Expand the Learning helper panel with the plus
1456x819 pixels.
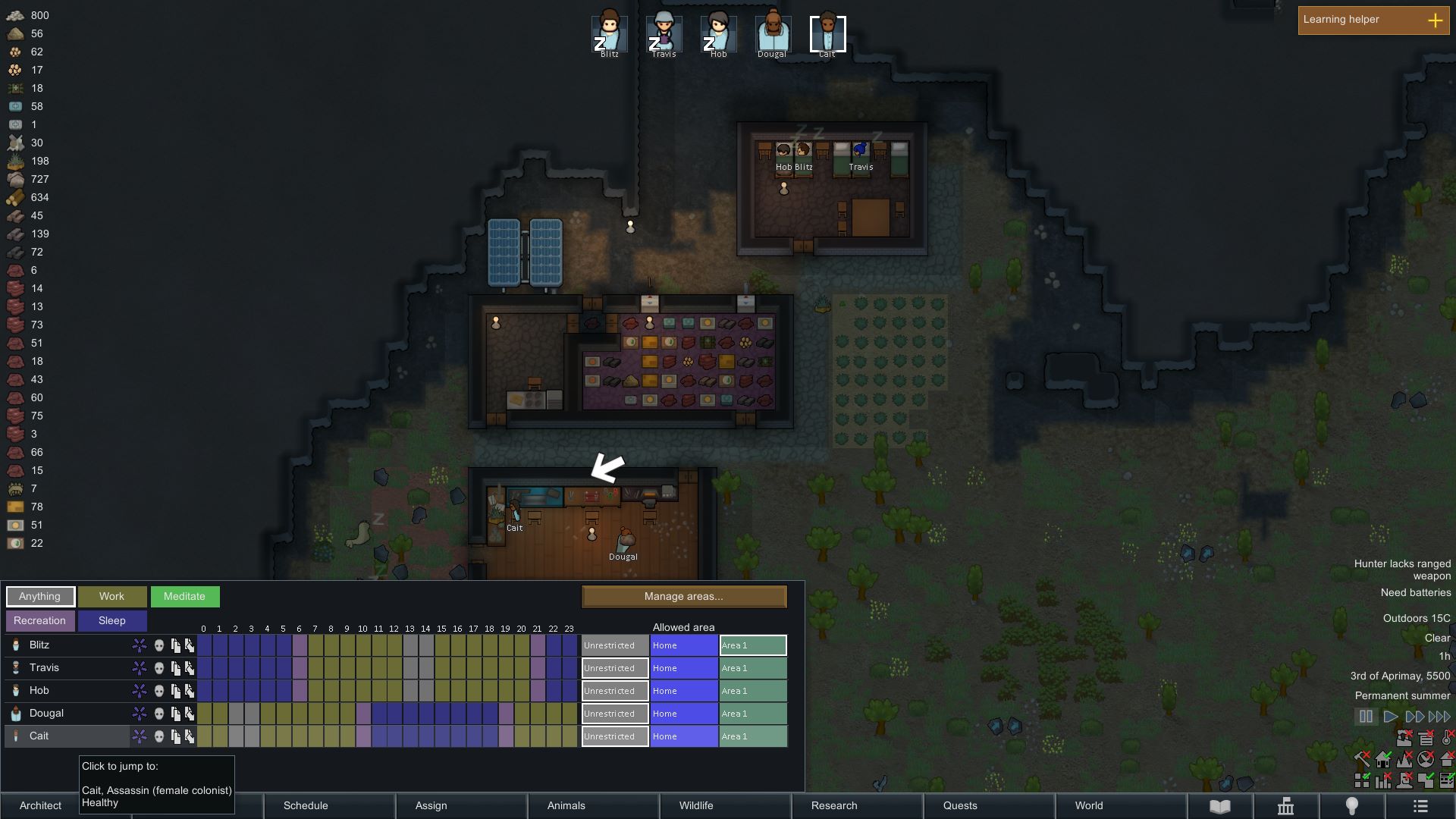1436,20
